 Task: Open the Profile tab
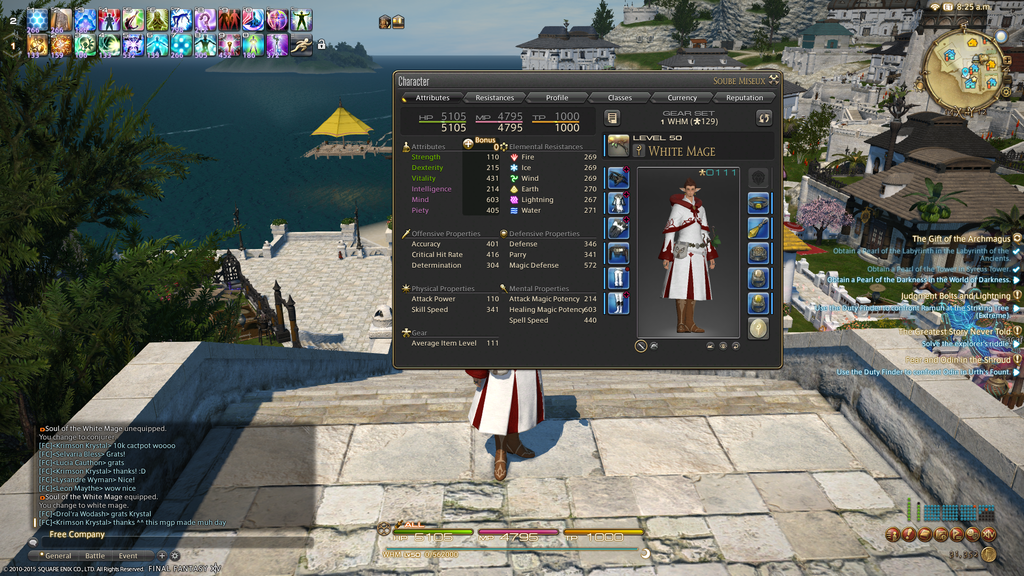557,98
